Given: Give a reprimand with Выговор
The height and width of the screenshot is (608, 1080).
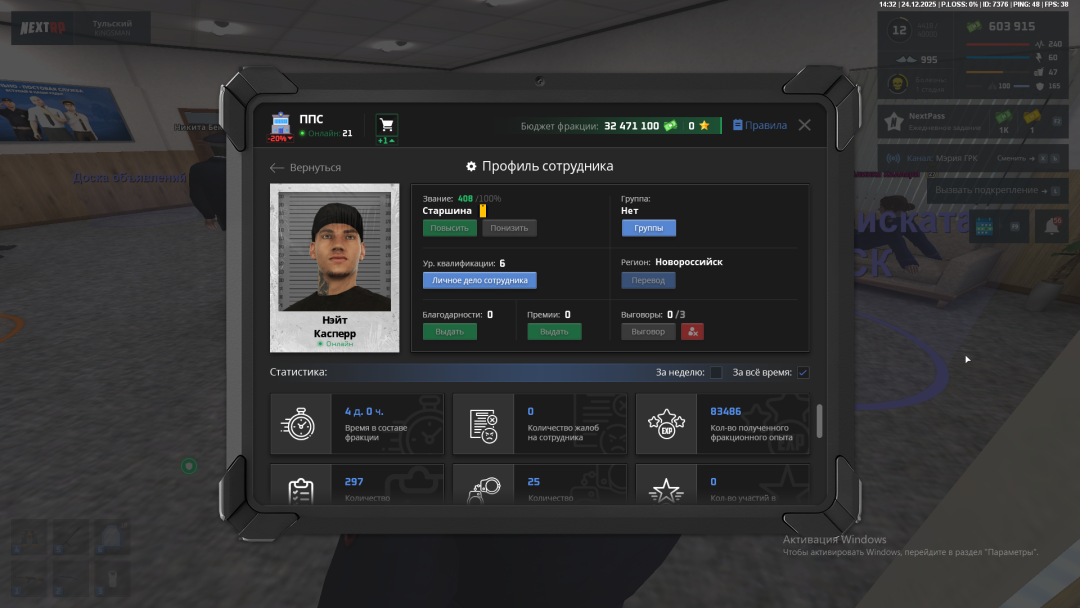Looking at the screenshot, I should [648, 332].
